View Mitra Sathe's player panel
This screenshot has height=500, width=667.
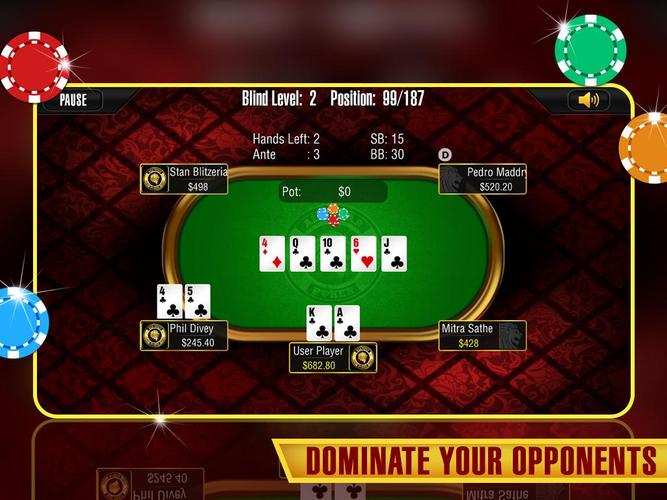(483, 335)
